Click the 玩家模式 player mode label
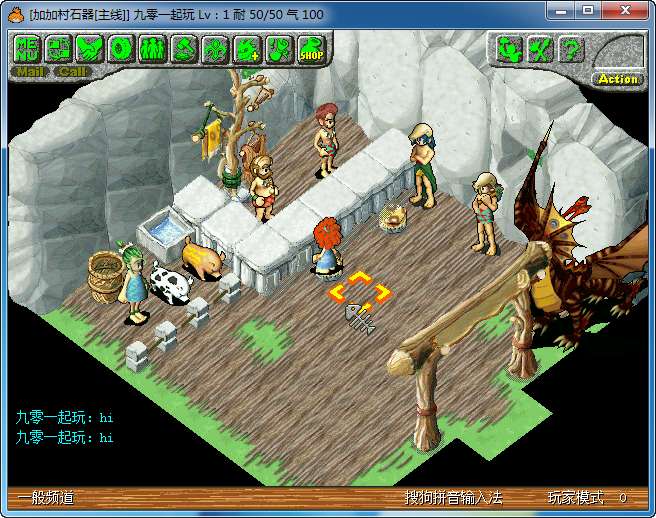Image resolution: width=656 pixels, height=518 pixels. [x=575, y=498]
